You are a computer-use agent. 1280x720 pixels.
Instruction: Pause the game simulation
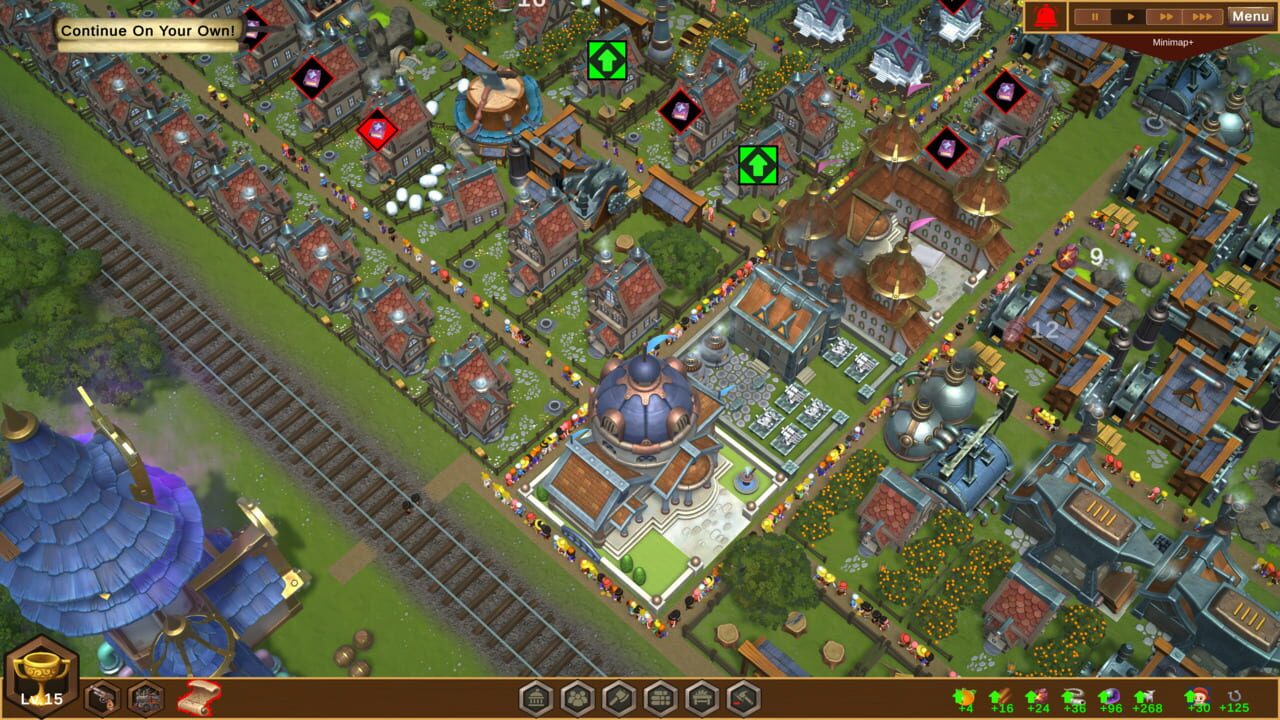pyautogui.click(x=1094, y=16)
